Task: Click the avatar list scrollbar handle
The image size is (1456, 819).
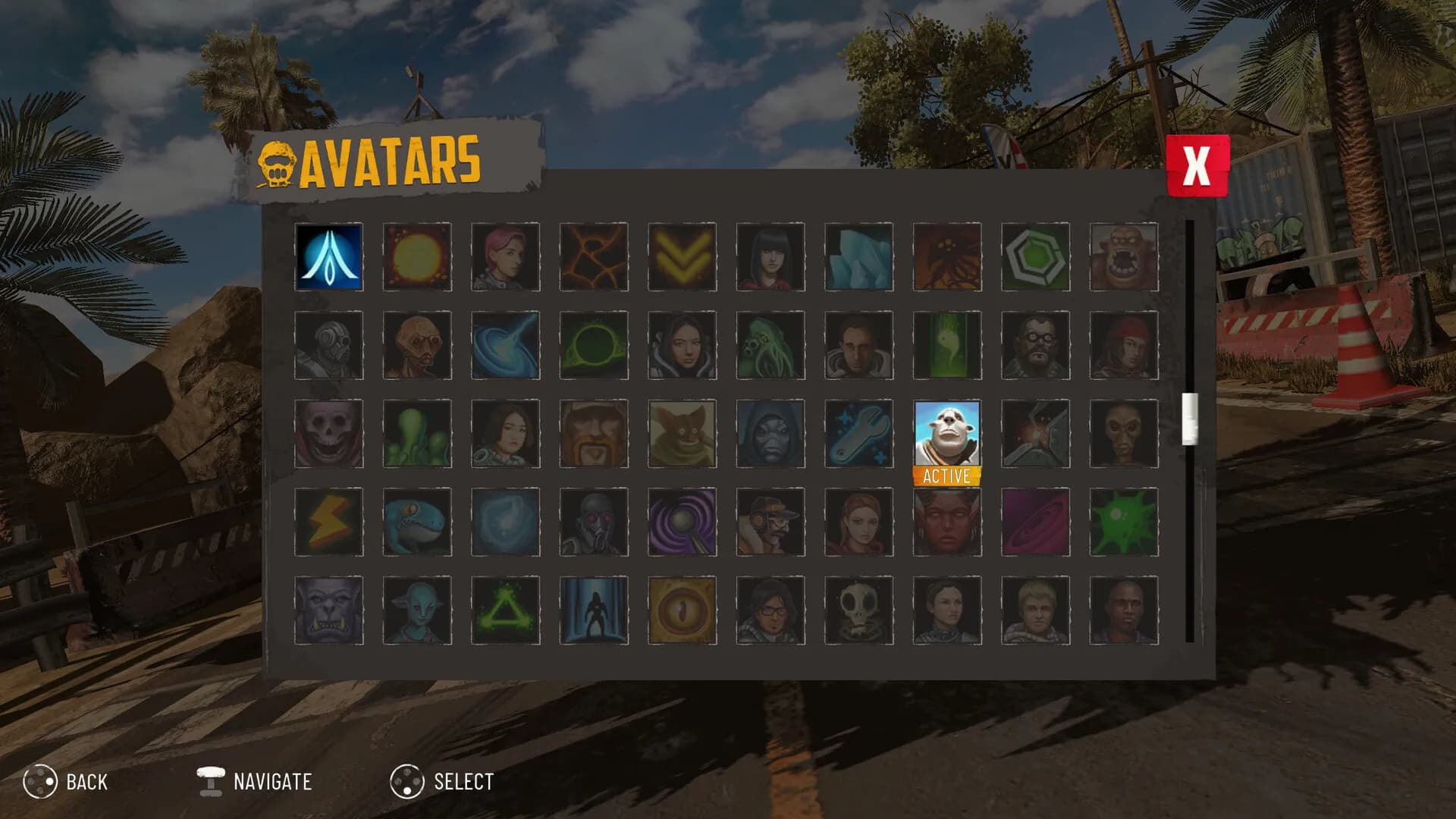Action: [1190, 419]
